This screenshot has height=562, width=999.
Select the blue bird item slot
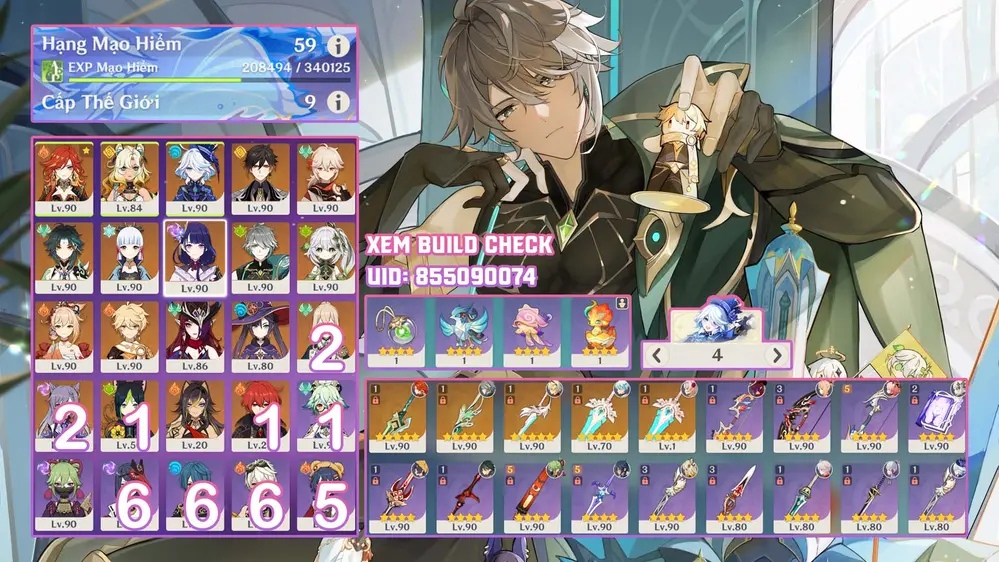tap(464, 331)
